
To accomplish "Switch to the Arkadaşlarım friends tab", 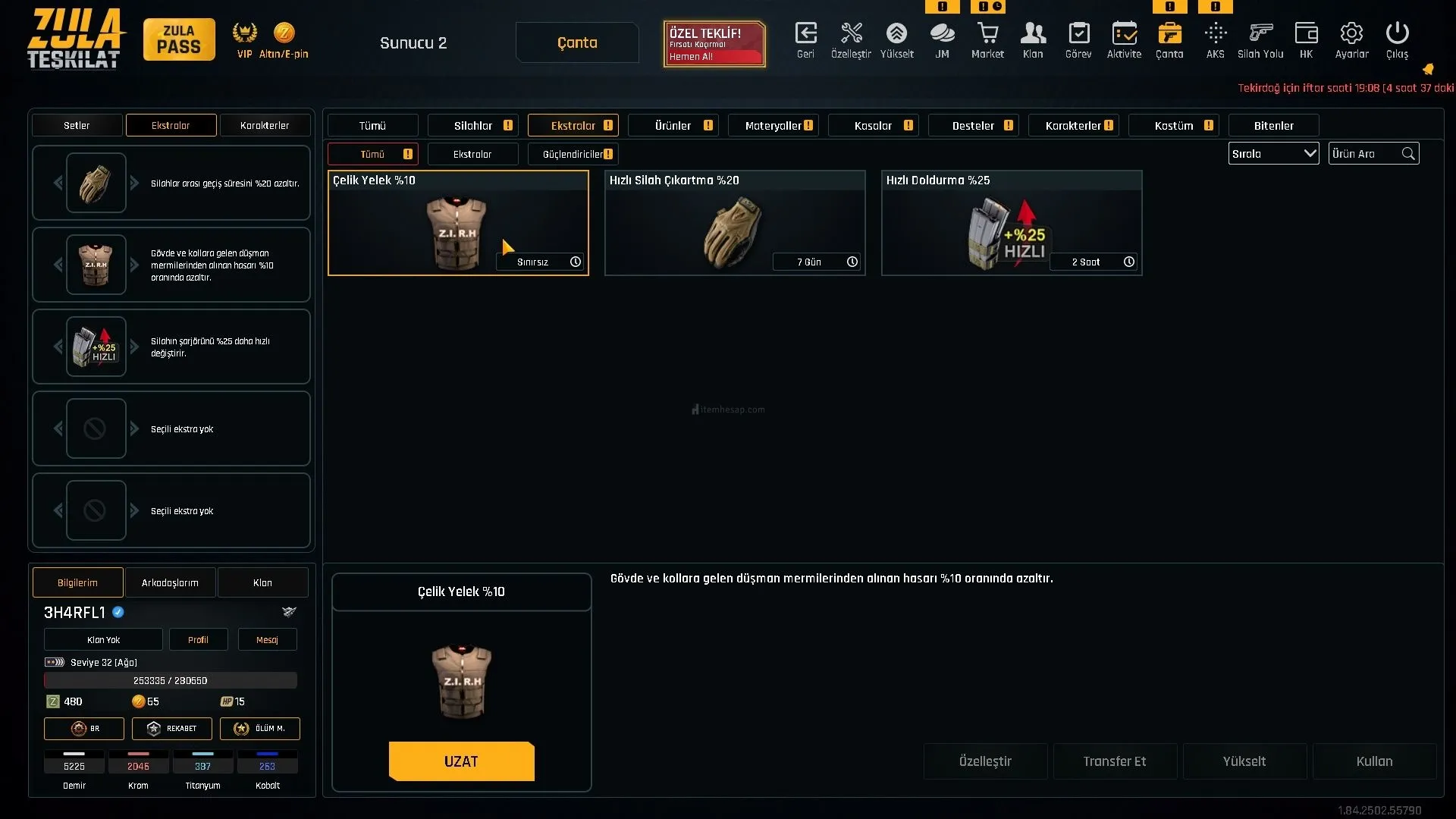I will (x=170, y=583).
